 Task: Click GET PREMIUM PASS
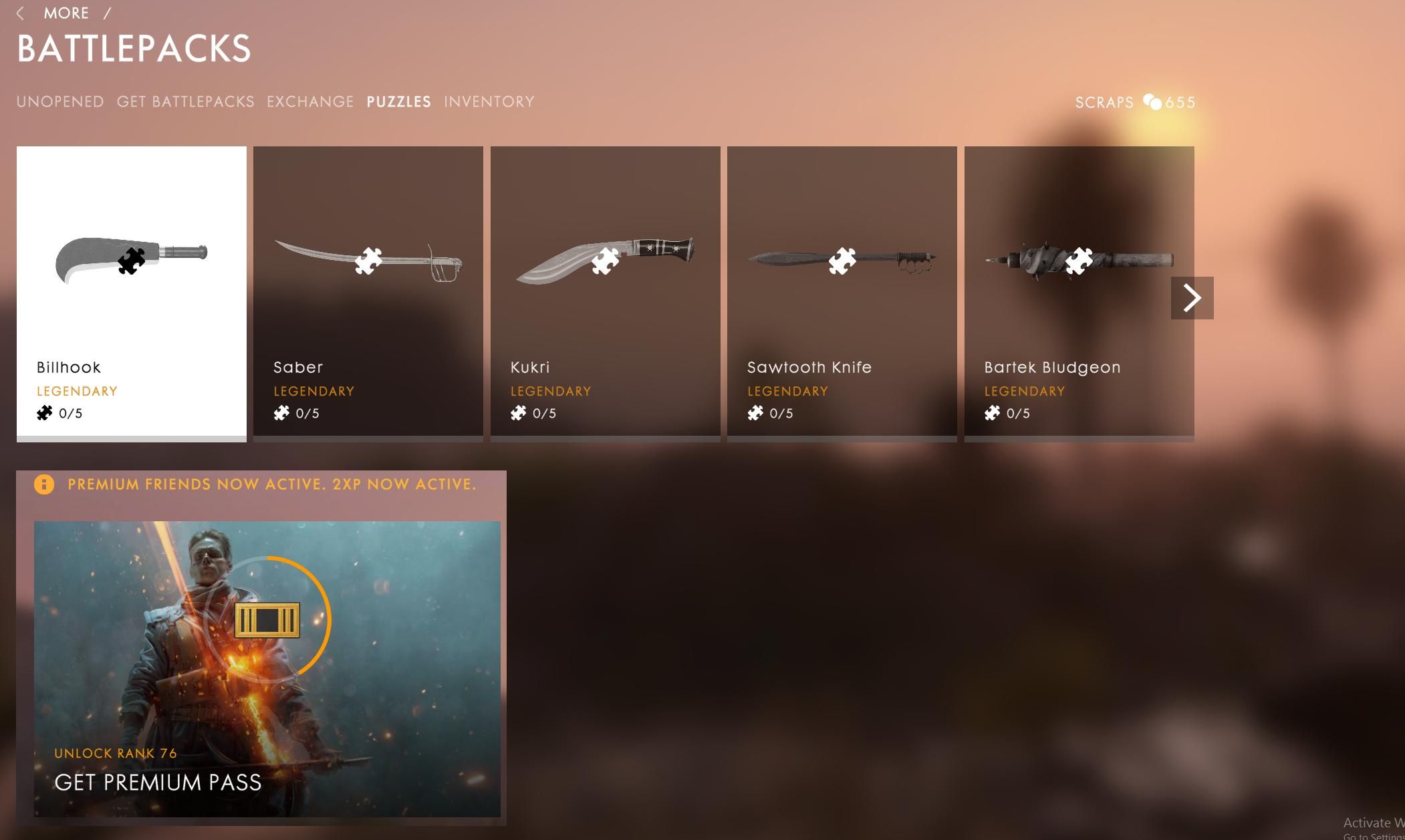click(158, 782)
